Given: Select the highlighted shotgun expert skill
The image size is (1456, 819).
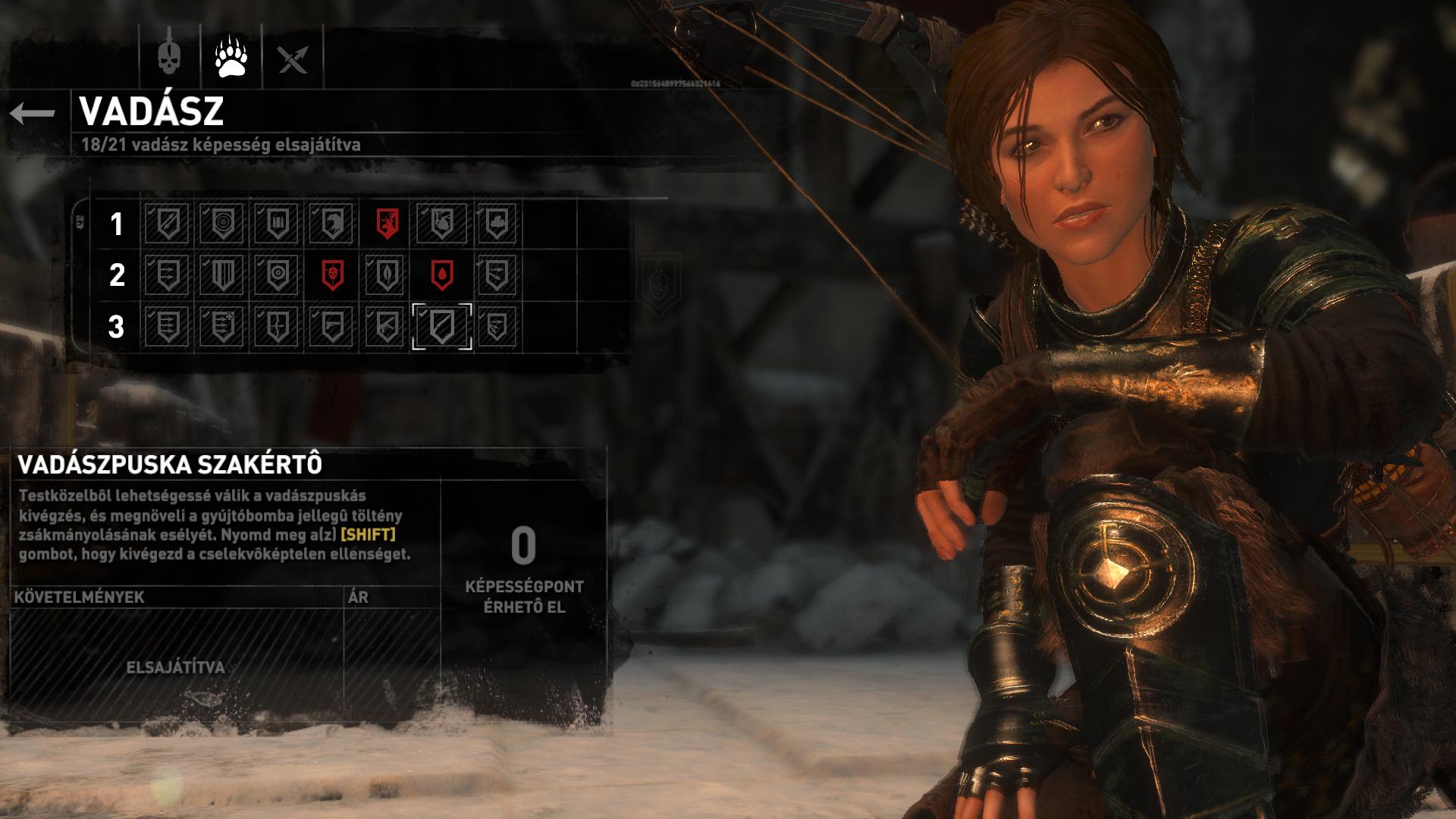Looking at the screenshot, I should tap(442, 326).
